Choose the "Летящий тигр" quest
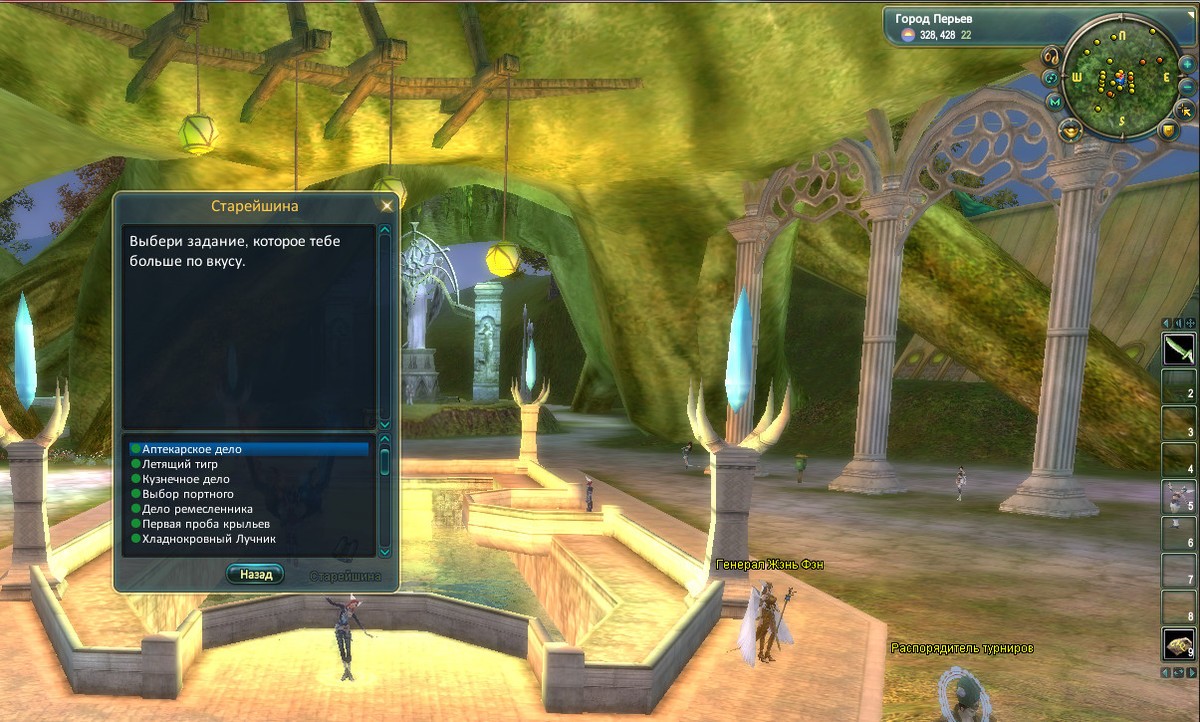The width and height of the screenshot is (1200, 722). (180, 465)
